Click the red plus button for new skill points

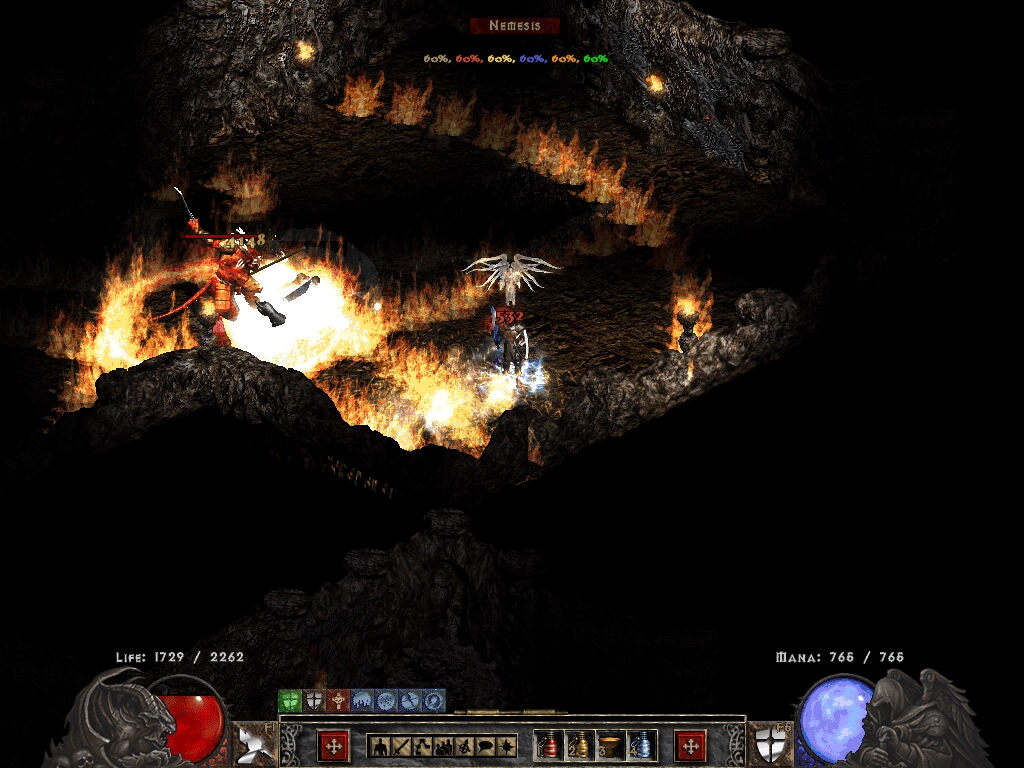tap(690, 745)
